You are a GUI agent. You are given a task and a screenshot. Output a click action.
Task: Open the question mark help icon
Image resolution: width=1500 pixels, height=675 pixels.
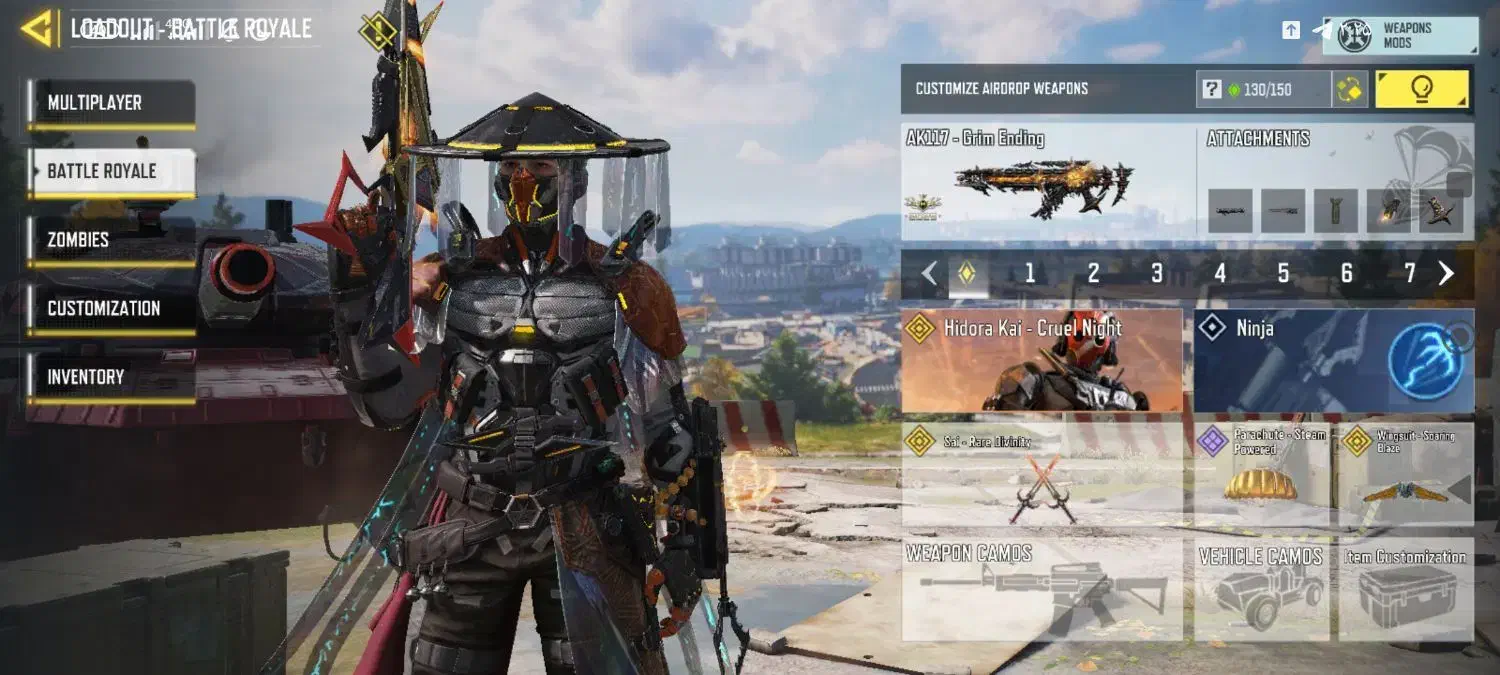click(x=1211, y=90)
